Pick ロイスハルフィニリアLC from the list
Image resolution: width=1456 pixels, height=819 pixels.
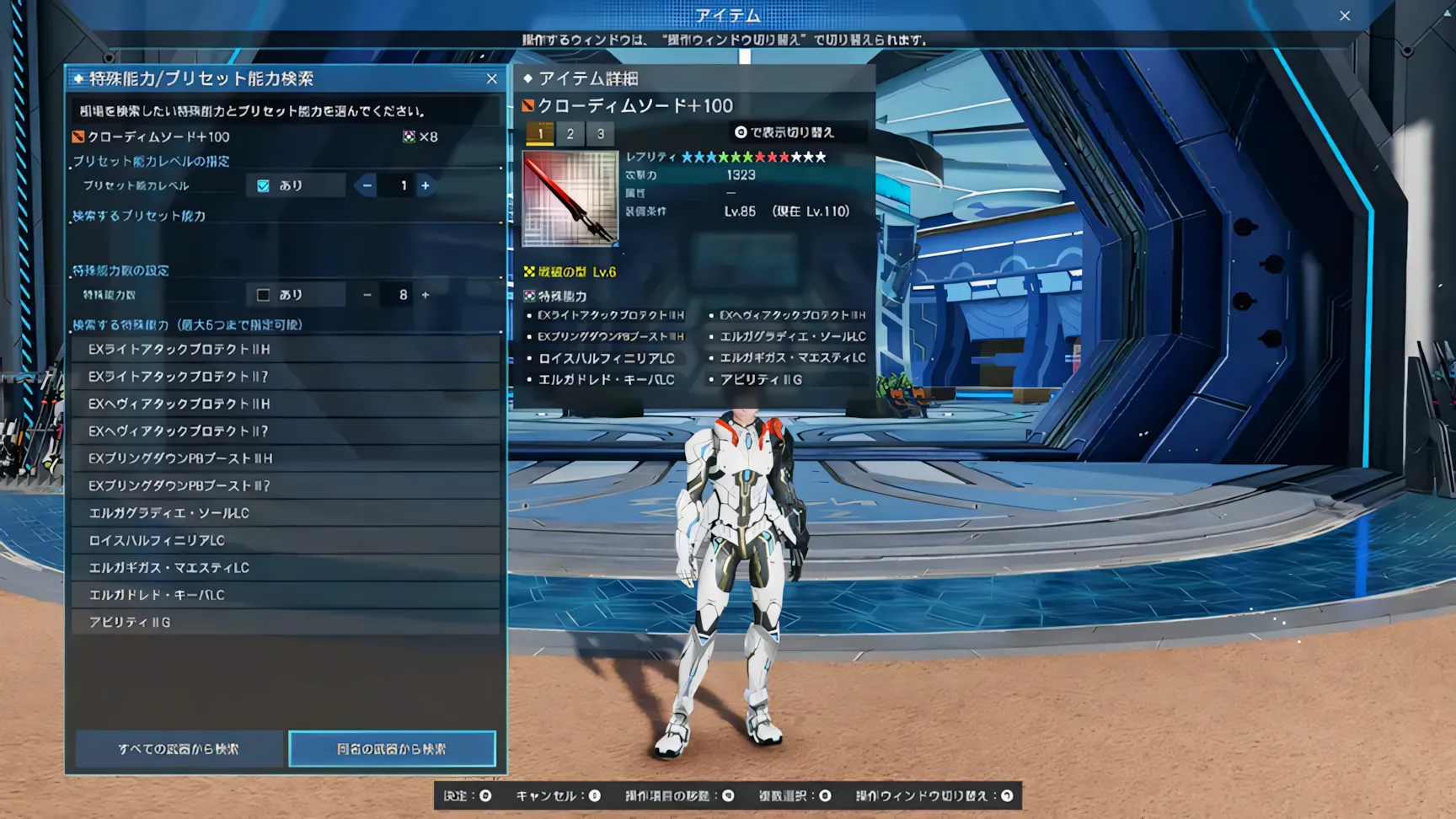286,541
